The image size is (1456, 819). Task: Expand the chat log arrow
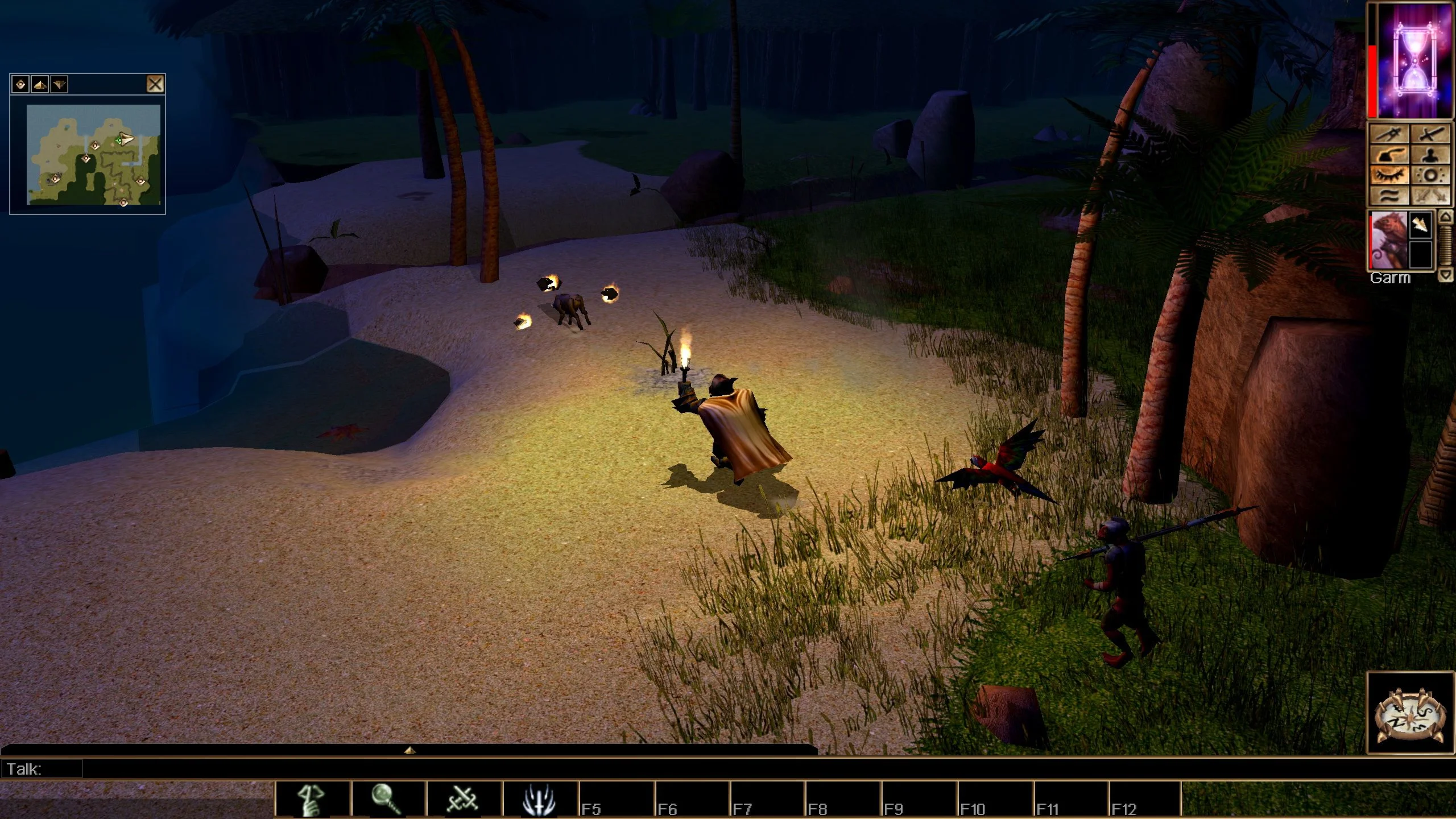(409, 751)
